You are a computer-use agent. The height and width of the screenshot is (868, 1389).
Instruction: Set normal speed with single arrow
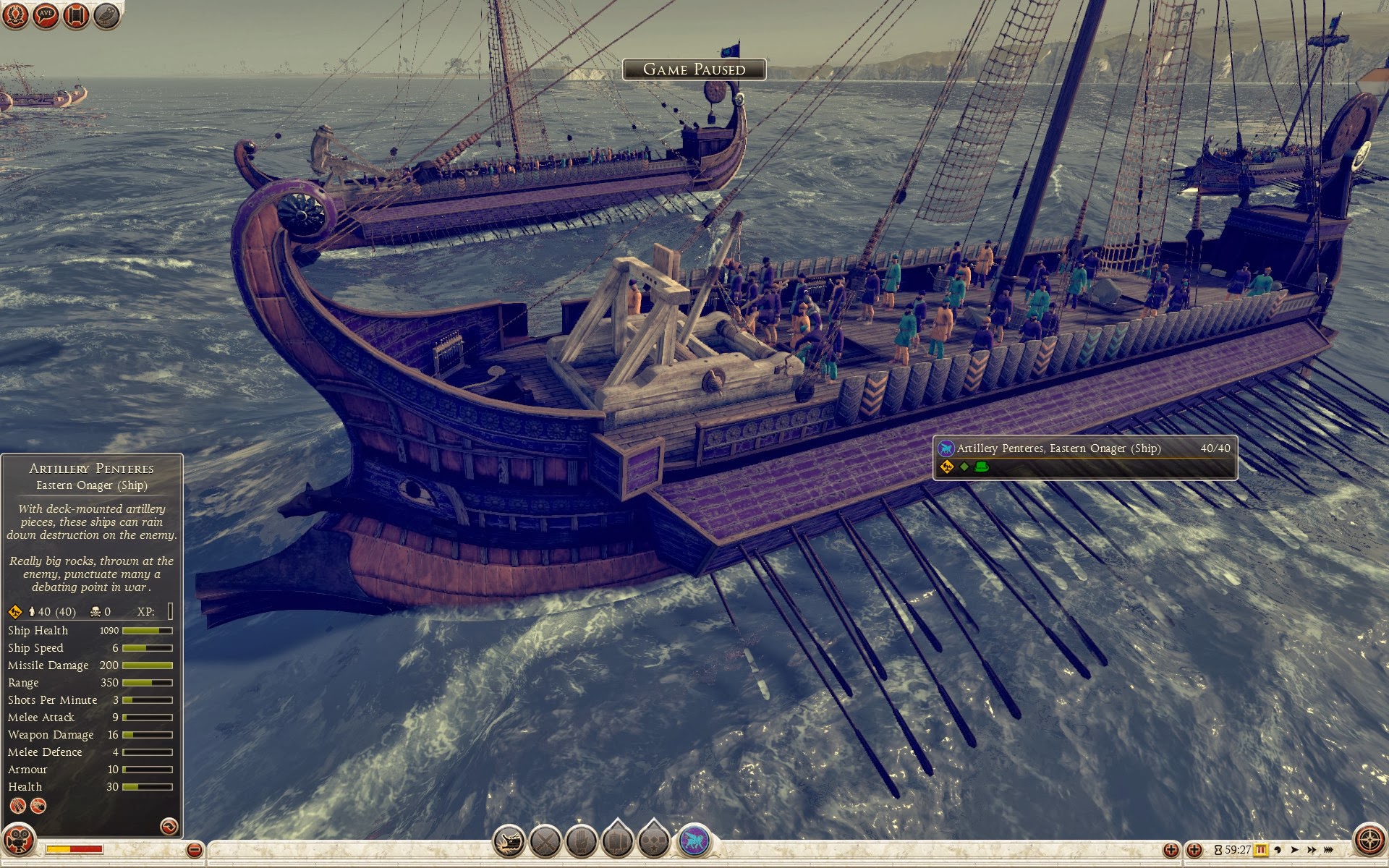click(x=1295, y=850)
